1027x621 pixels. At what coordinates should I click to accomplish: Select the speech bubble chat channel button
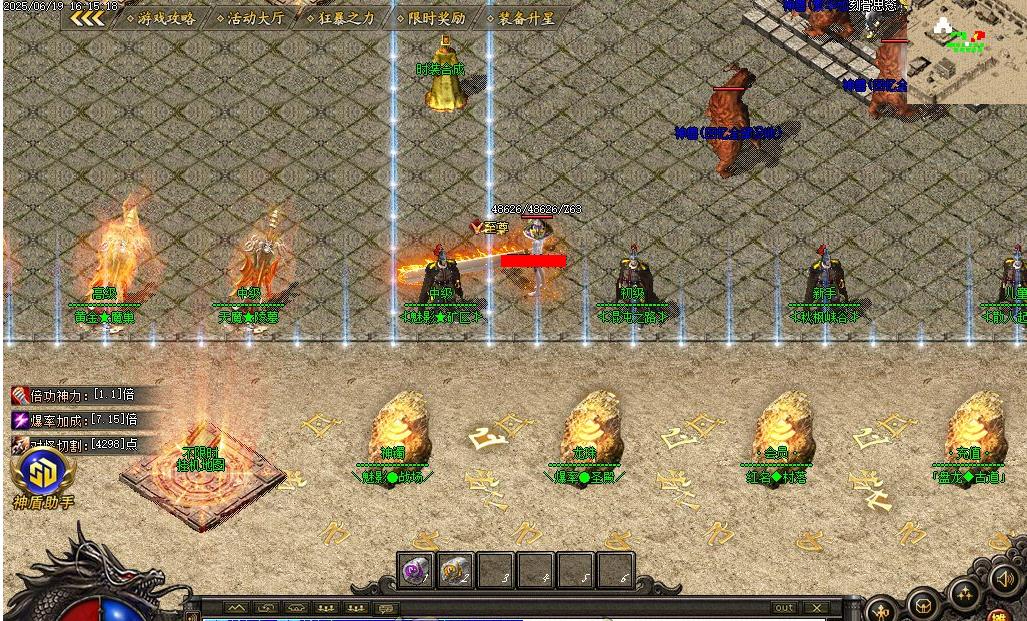386,608
